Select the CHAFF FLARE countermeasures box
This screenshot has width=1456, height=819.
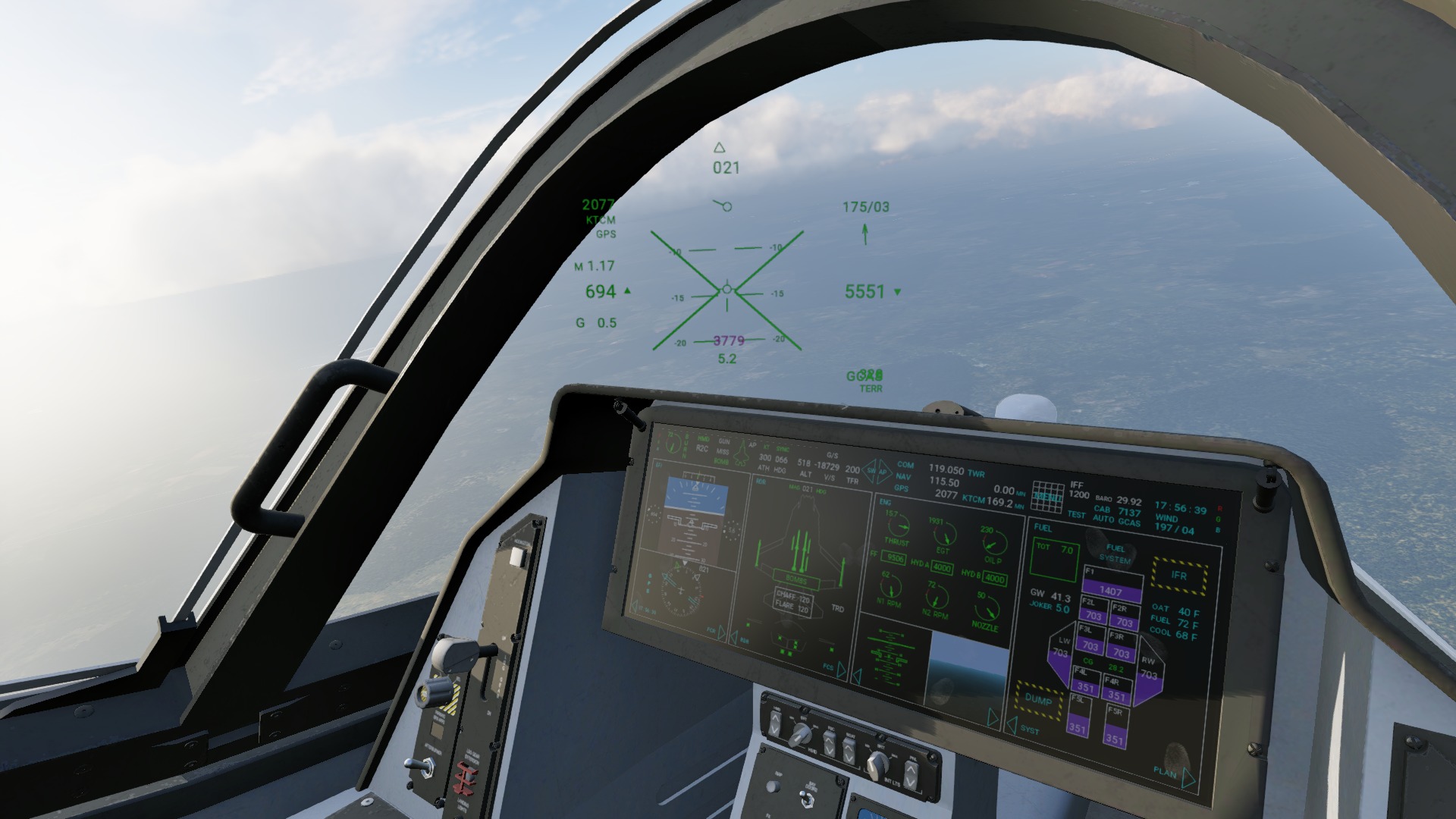pyautogui.click(x=792, y=604)
